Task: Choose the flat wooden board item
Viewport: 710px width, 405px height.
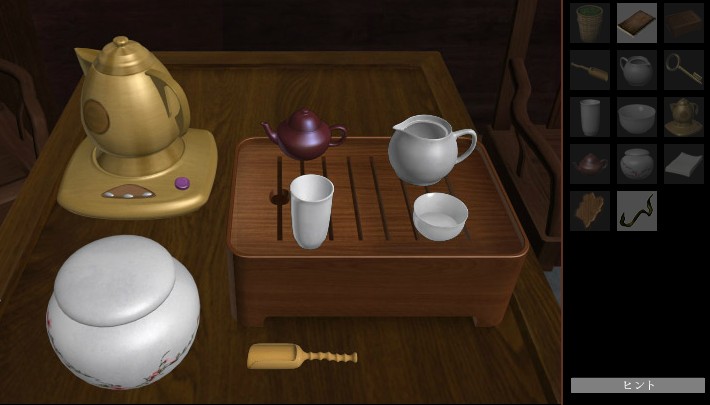Action: click(x=637, y=23)
